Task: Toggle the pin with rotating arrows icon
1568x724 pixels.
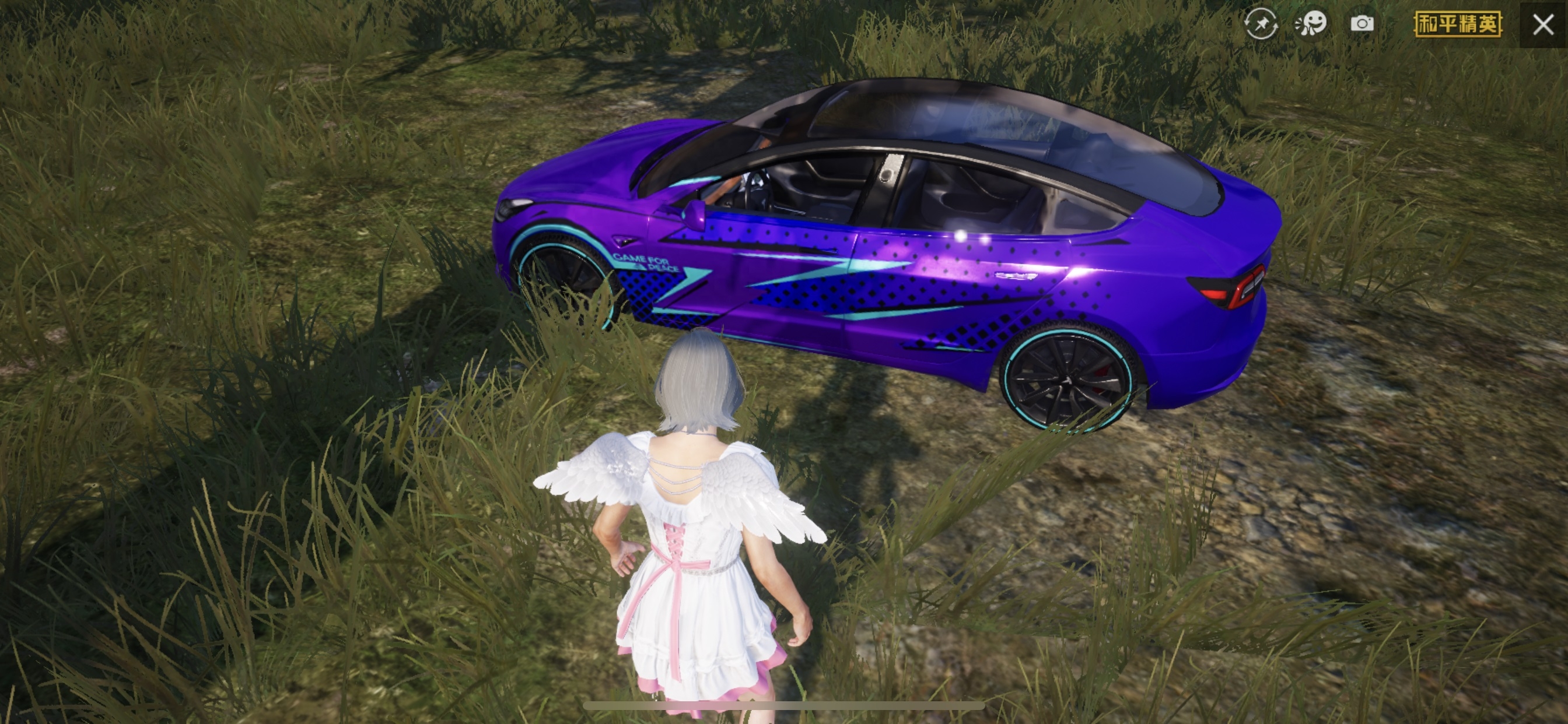Action: (x=1260, y=24)
